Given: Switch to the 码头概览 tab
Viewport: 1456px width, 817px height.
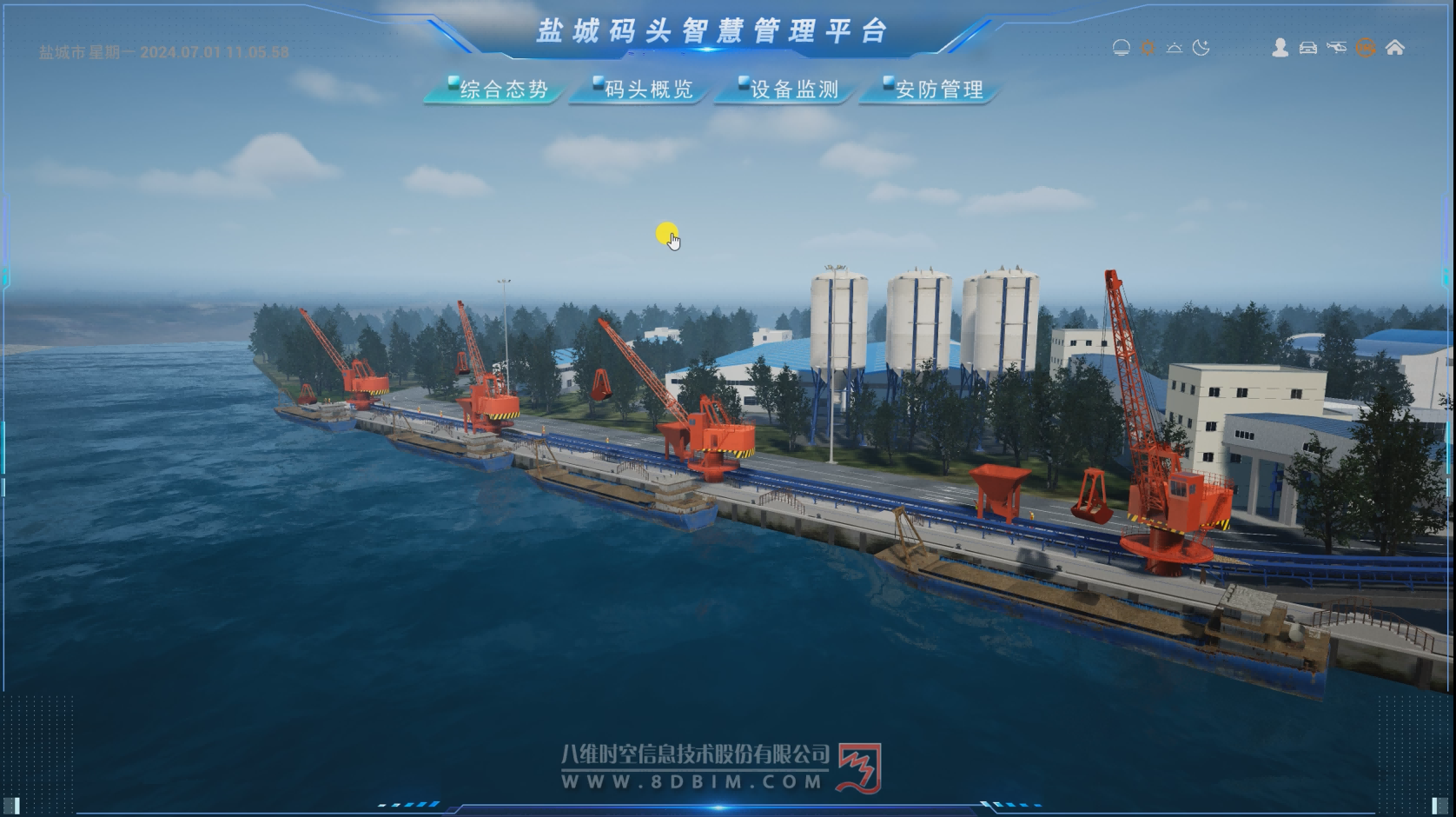Looking at the screenshot, I should (642, 90).
